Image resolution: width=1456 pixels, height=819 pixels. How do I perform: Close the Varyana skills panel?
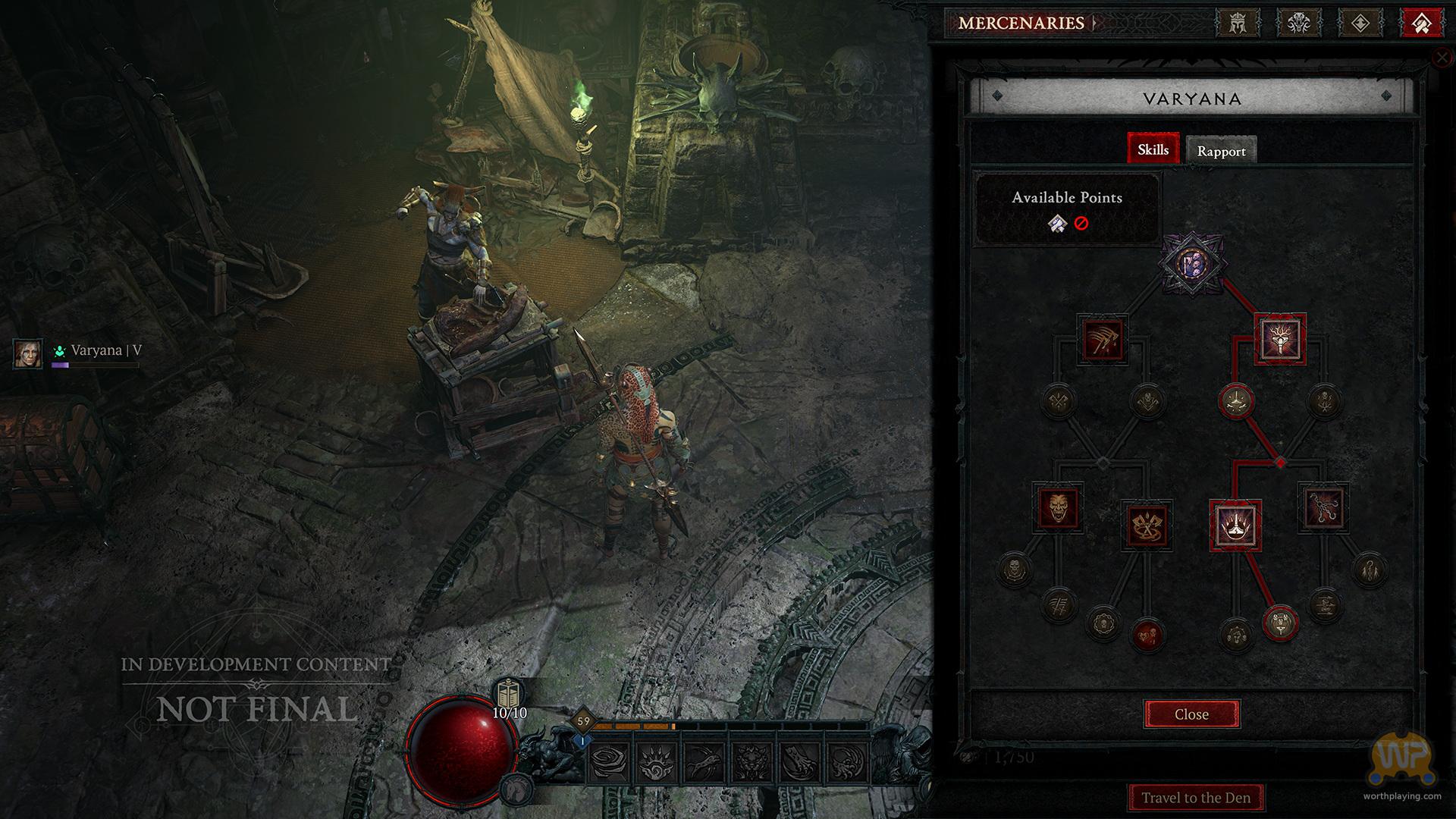[1191, 714]
